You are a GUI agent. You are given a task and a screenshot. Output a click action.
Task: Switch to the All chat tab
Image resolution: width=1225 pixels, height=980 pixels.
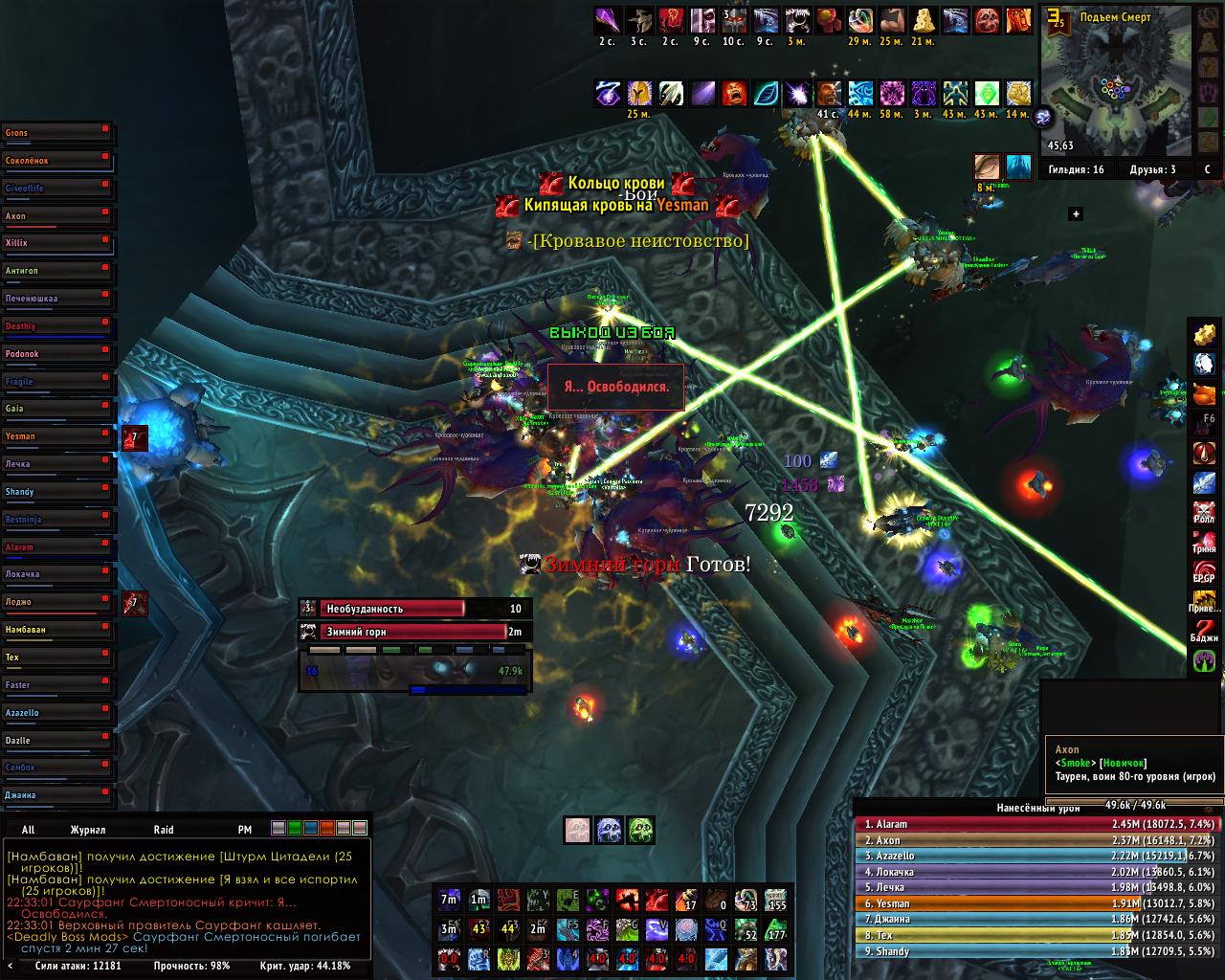(29, 830)
